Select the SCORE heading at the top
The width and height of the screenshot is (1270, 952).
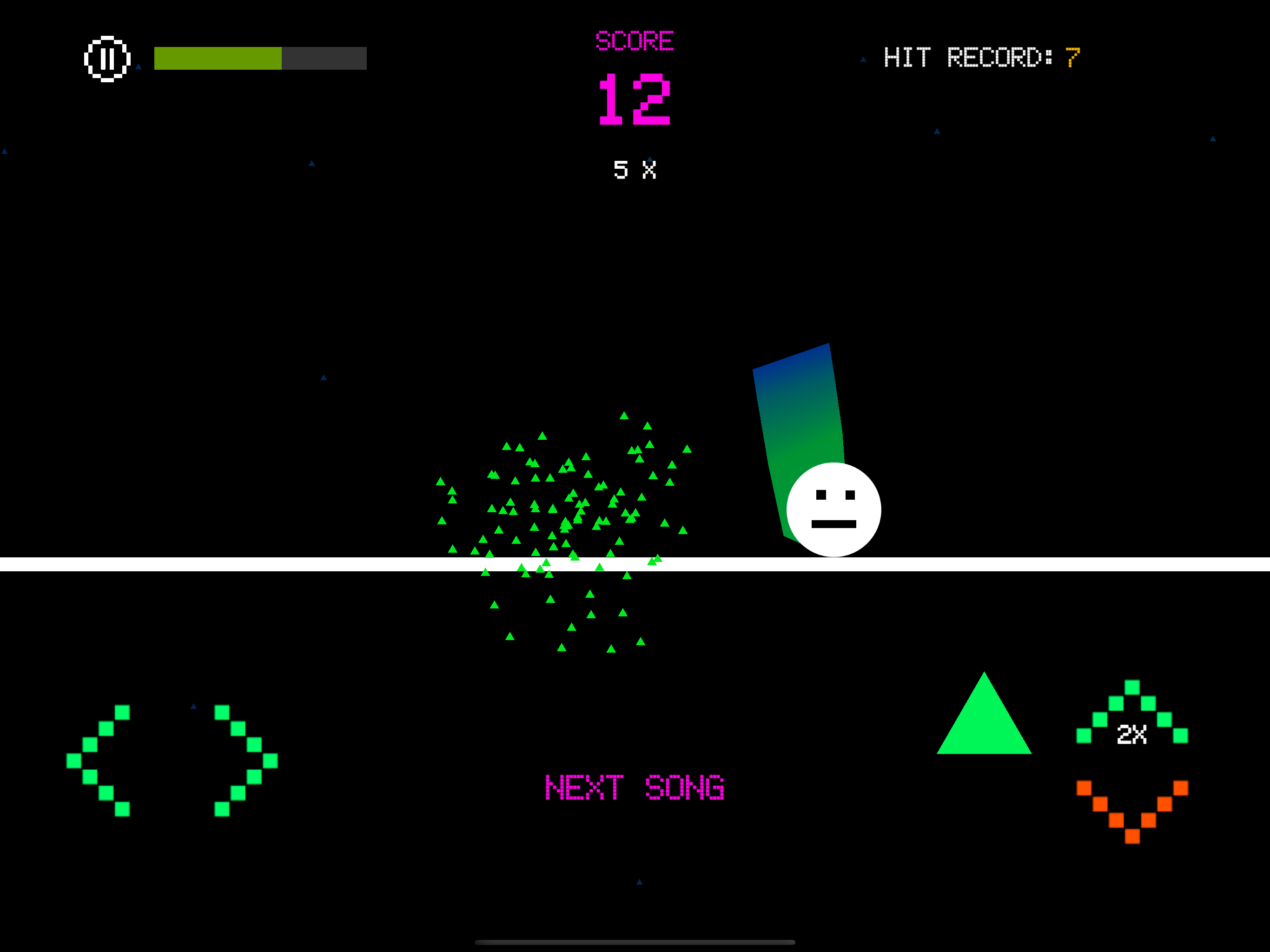(x=635, y=39)
